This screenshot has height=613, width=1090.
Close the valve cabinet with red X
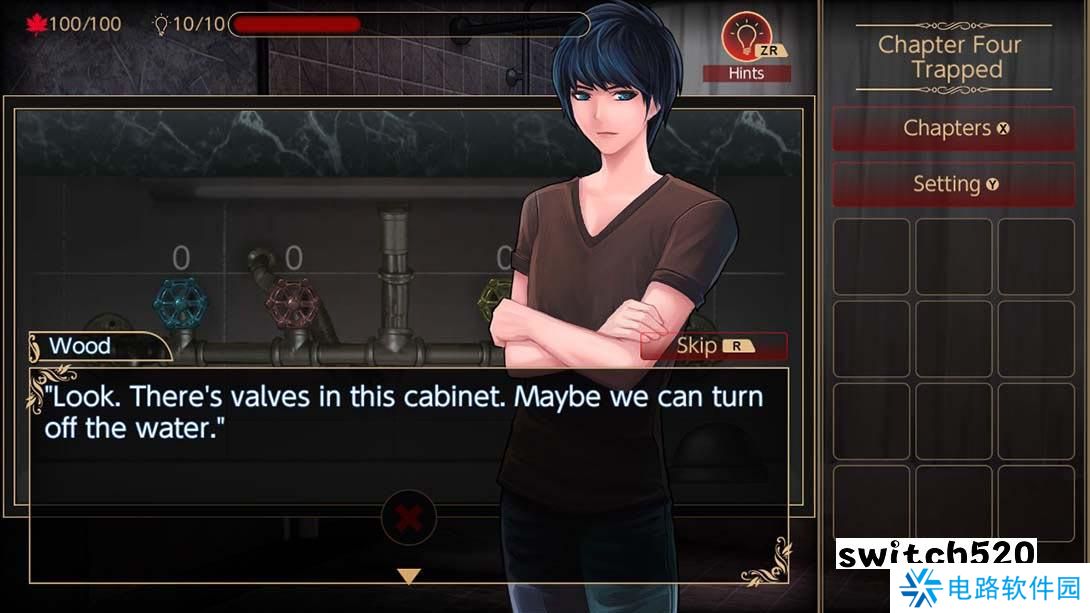click(408, 518)
